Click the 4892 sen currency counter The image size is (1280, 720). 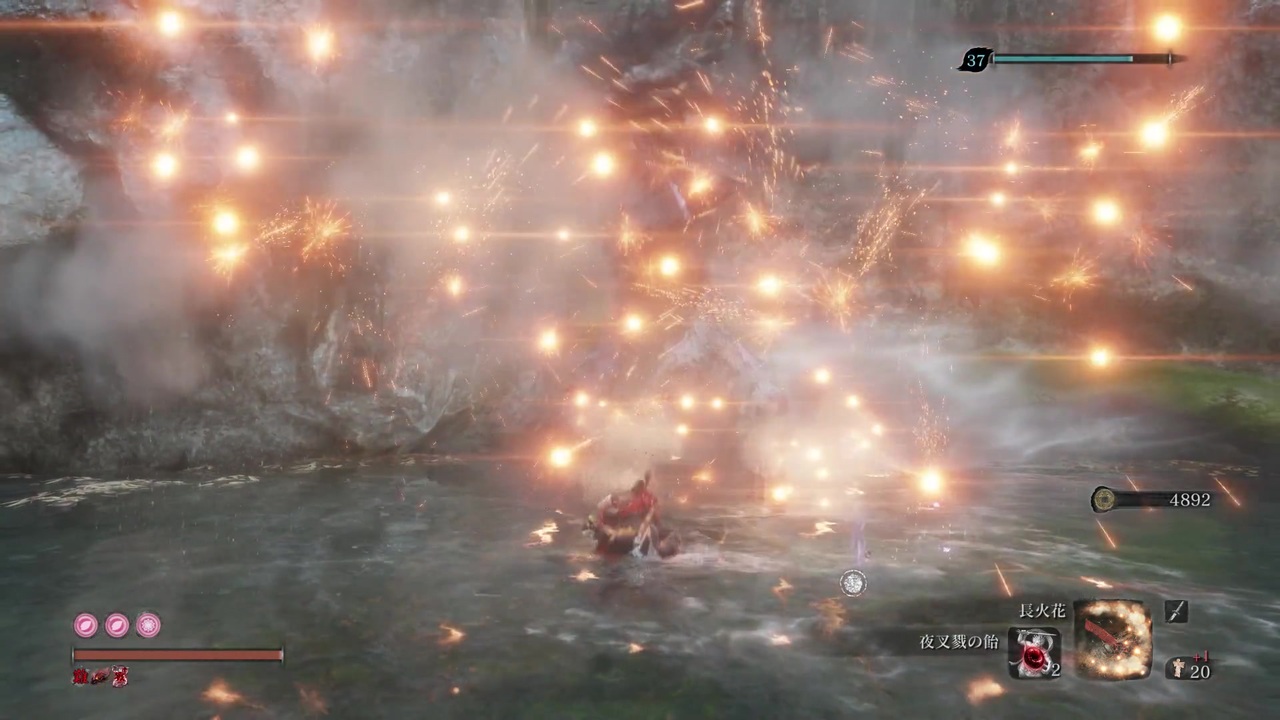1189,500
